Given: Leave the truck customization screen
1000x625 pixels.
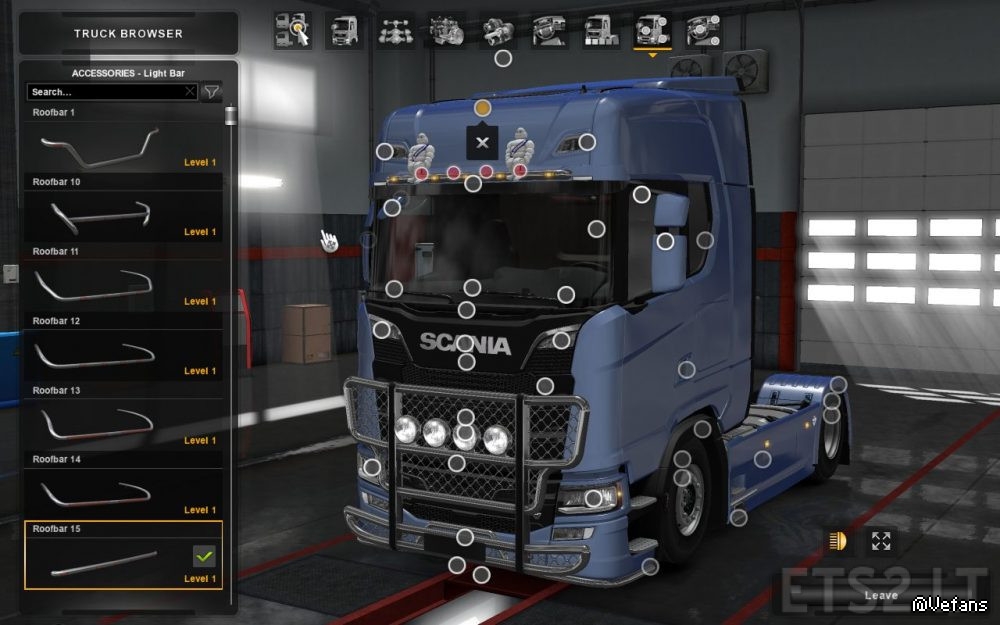Looking at the screenshot, I should [x=881, y=596].
